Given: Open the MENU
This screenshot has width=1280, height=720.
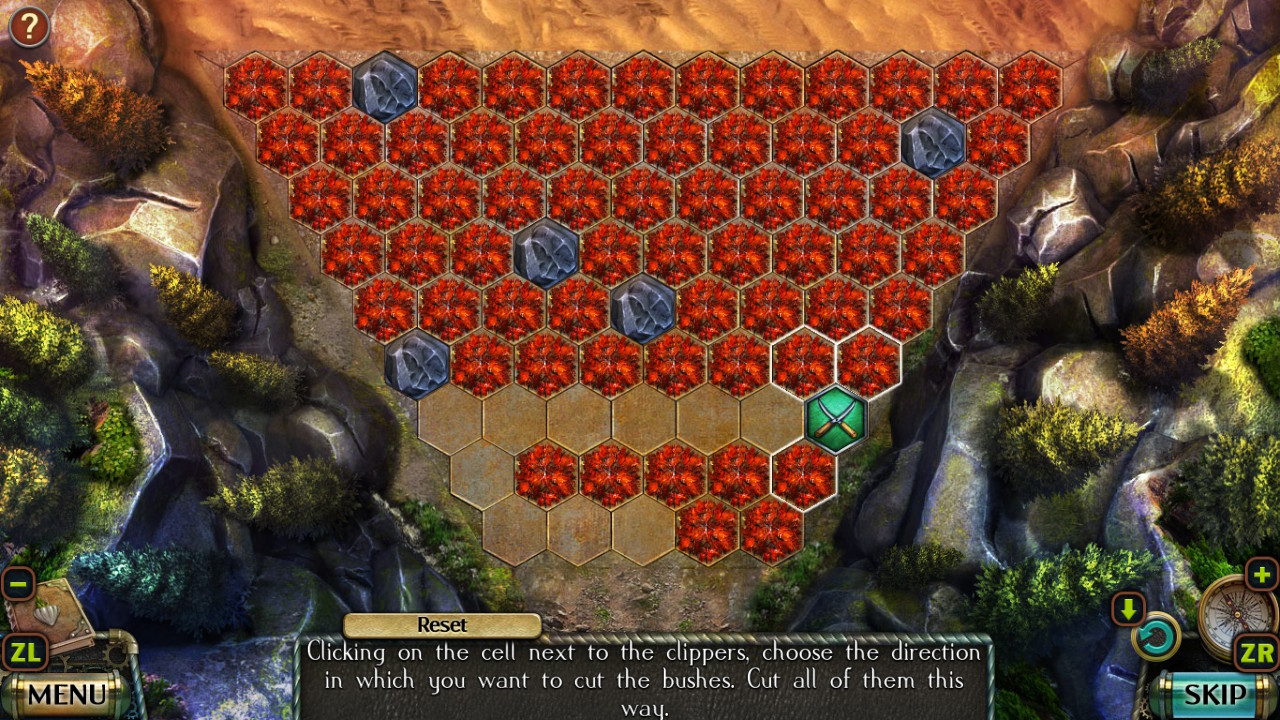Looking at the screenshot, I should (67, 692).
